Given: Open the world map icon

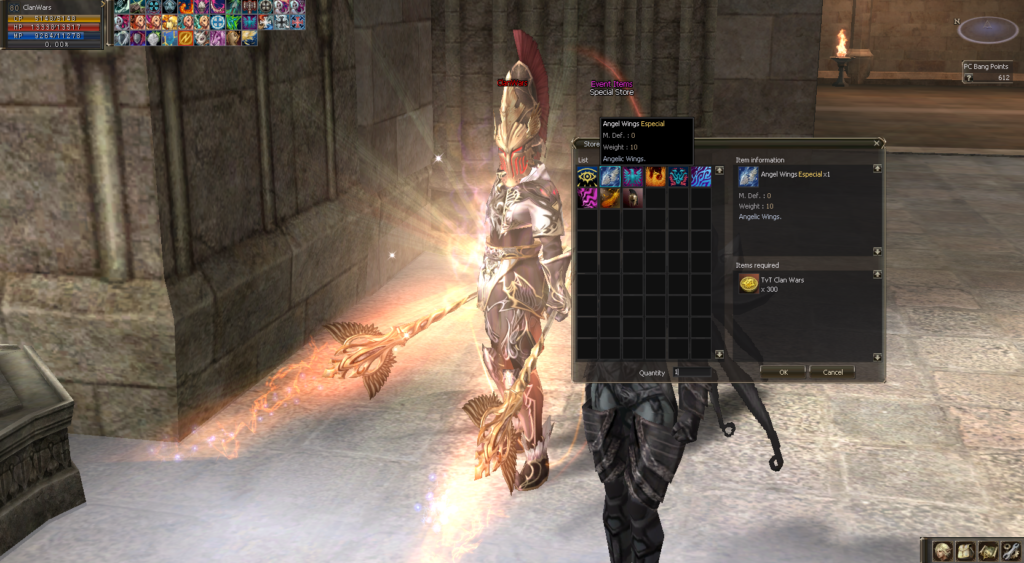Looking at the screenshot, I should (x=986, y=550).
